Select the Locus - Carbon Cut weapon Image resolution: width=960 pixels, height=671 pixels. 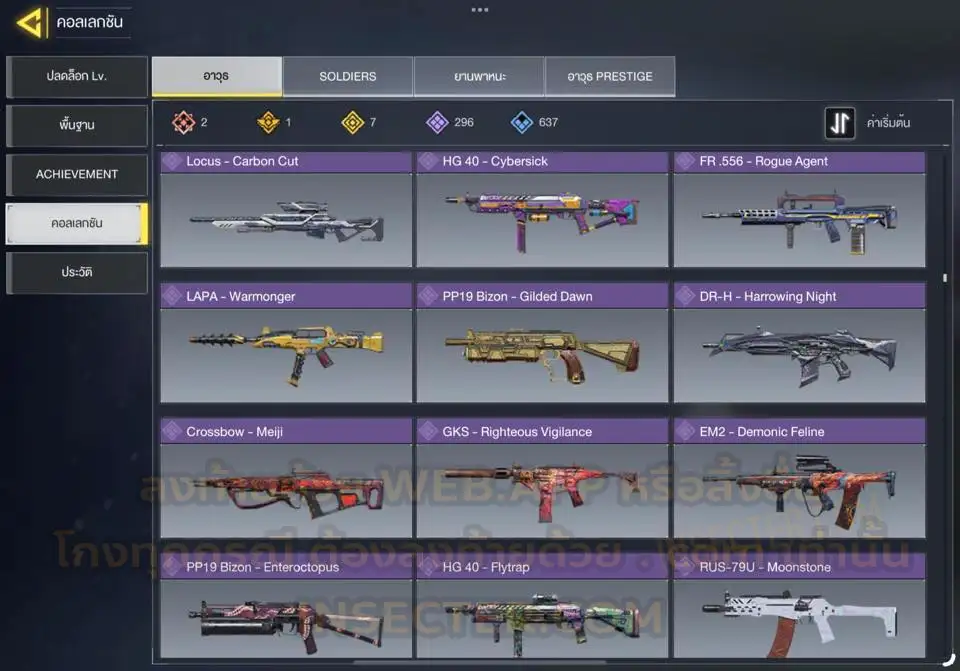tap(286, 210)
